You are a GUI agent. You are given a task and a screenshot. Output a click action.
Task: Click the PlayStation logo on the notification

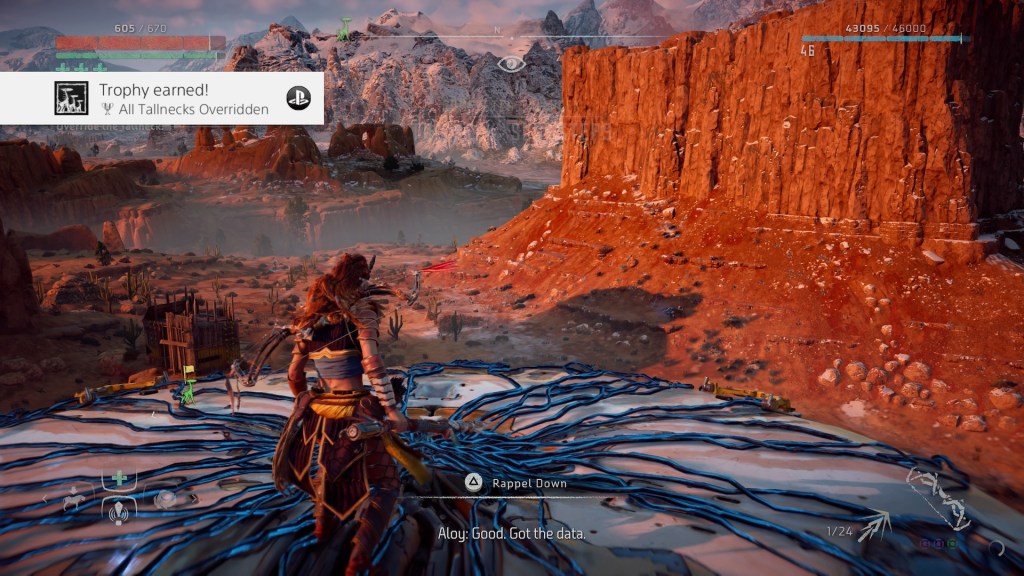pyautogui.click(x=298, y=98)
